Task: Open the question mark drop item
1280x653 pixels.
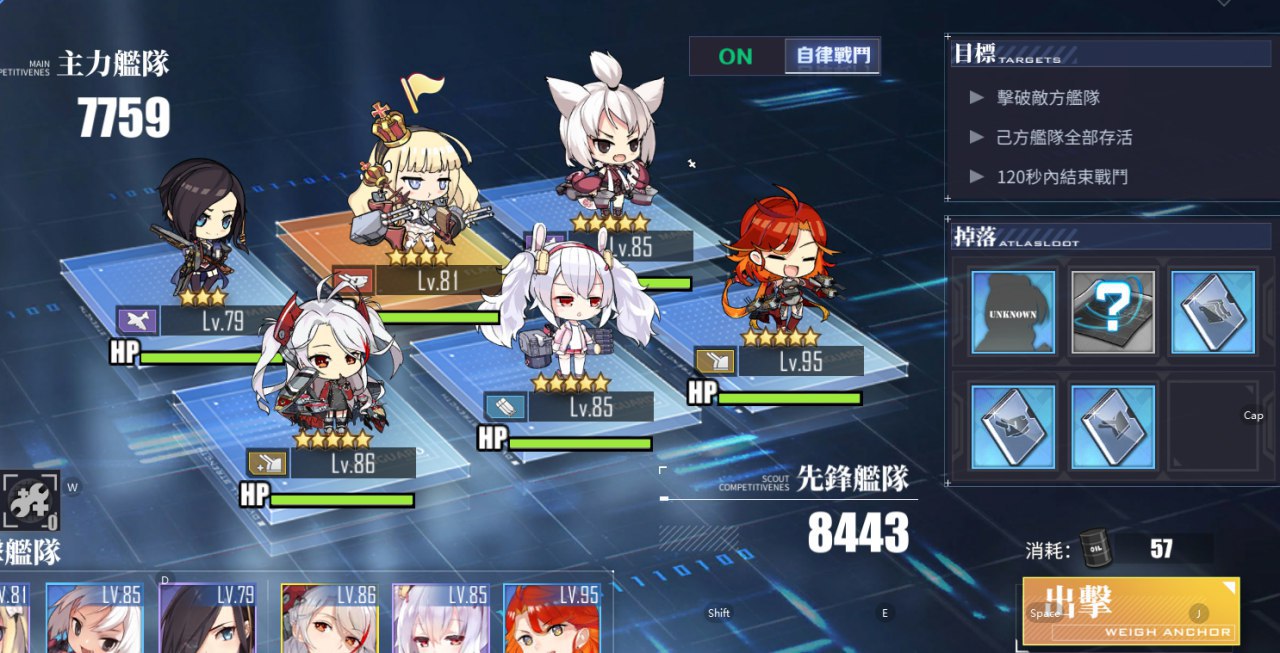Action: pos(1113,312)
